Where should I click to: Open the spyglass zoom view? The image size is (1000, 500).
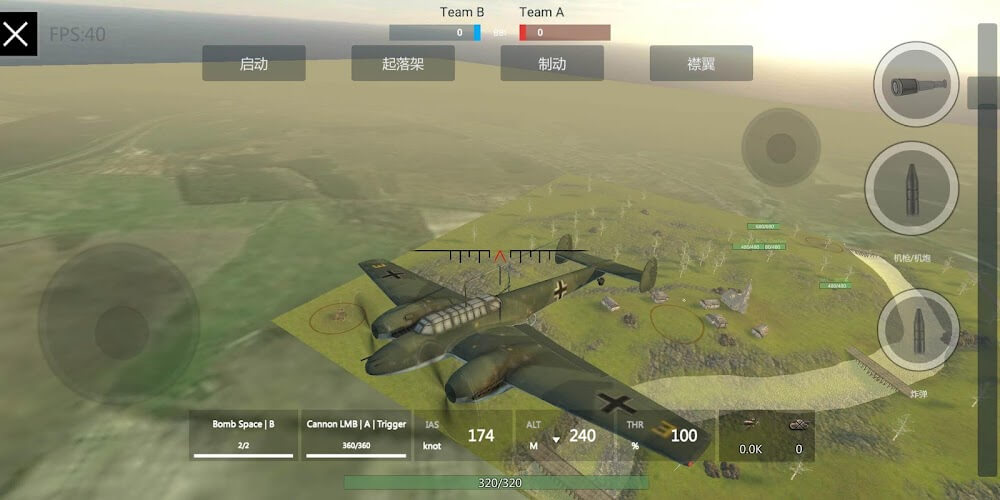[x=915, y=85]
